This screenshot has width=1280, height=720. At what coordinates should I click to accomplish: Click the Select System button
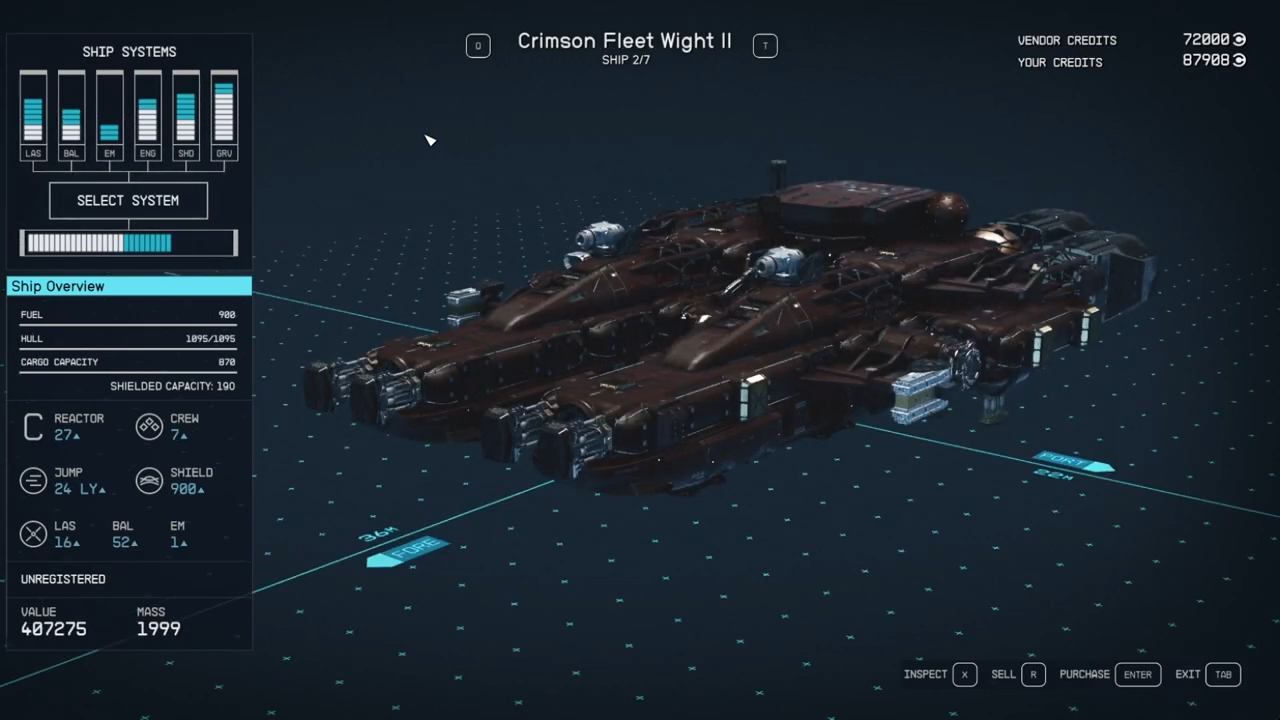pos(128,200)
